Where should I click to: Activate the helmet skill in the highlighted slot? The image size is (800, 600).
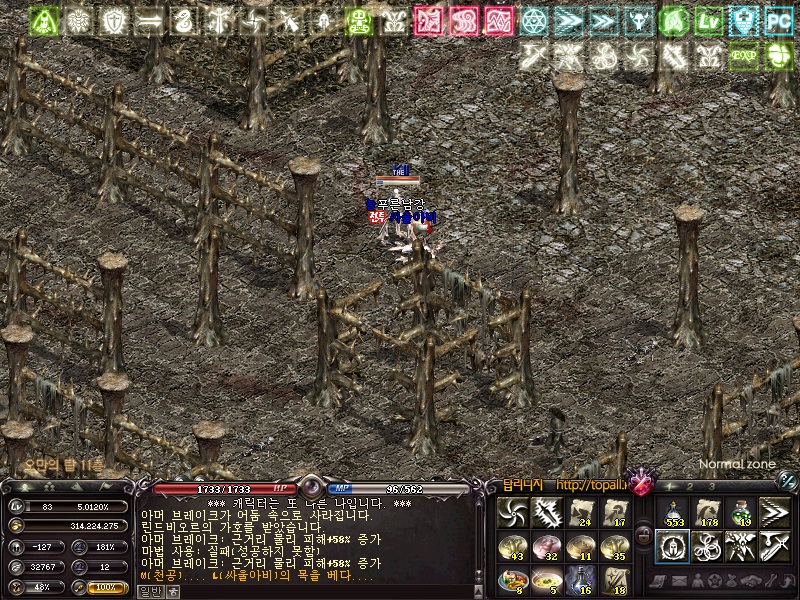click(x=673, y=546)
